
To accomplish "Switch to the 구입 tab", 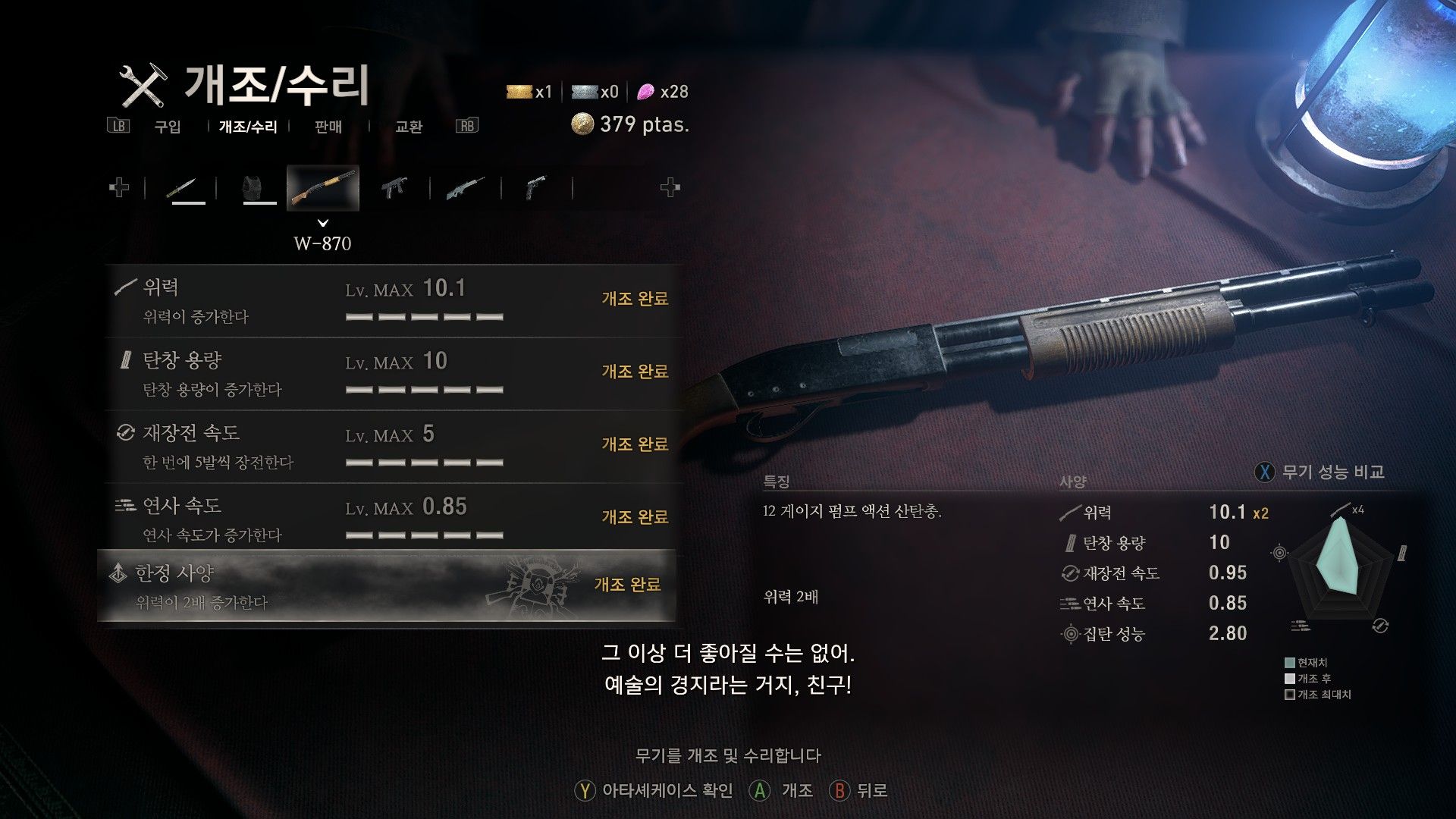I will tap(167, 127).
